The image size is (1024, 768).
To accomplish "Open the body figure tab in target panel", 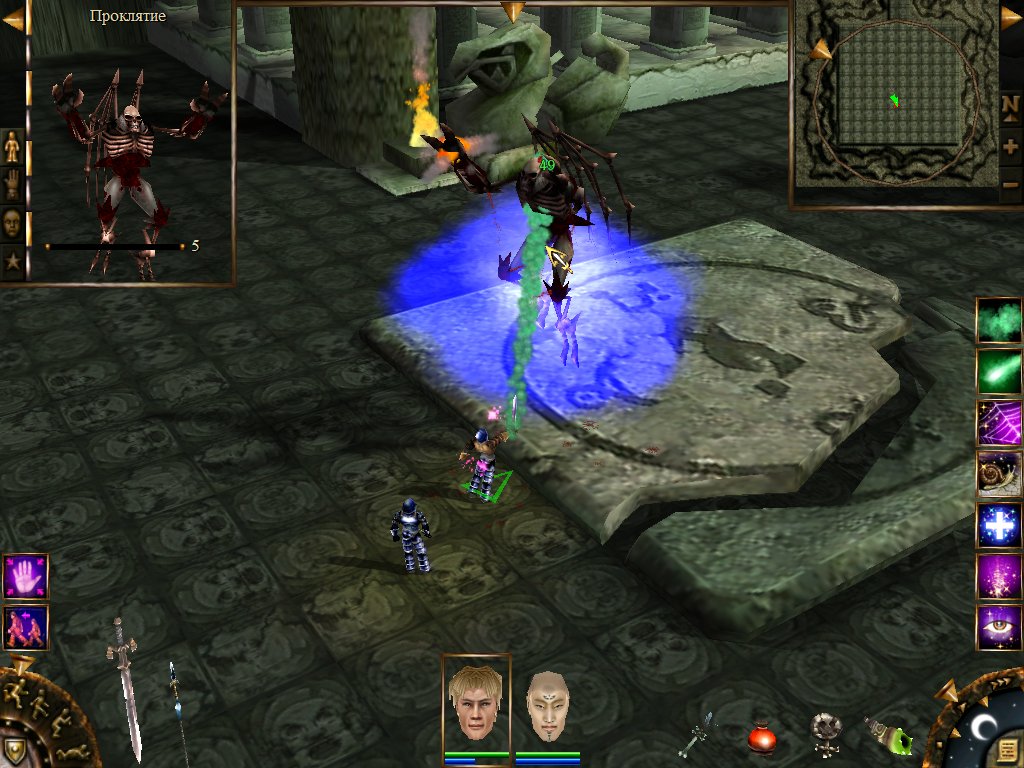I will coord(12,147).
